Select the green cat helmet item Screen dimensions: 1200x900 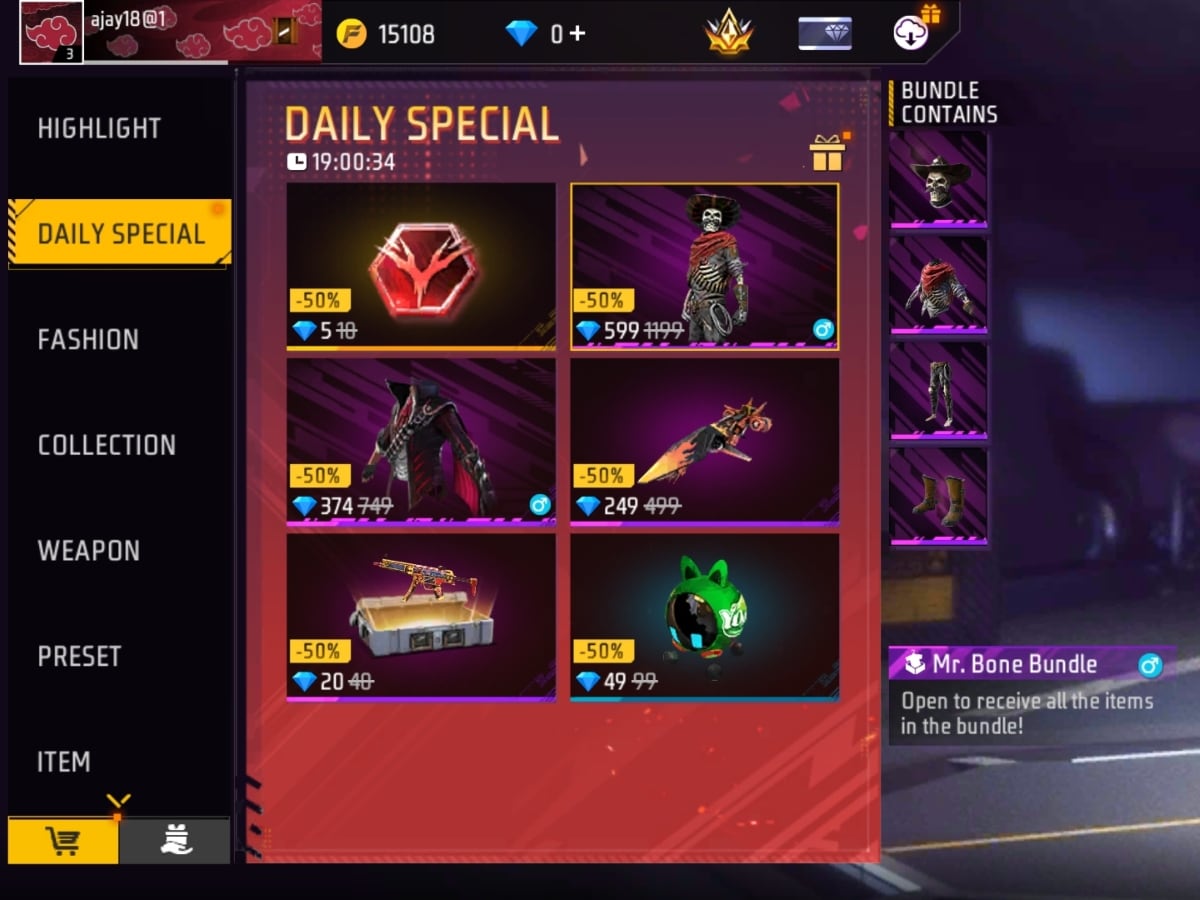705,616
